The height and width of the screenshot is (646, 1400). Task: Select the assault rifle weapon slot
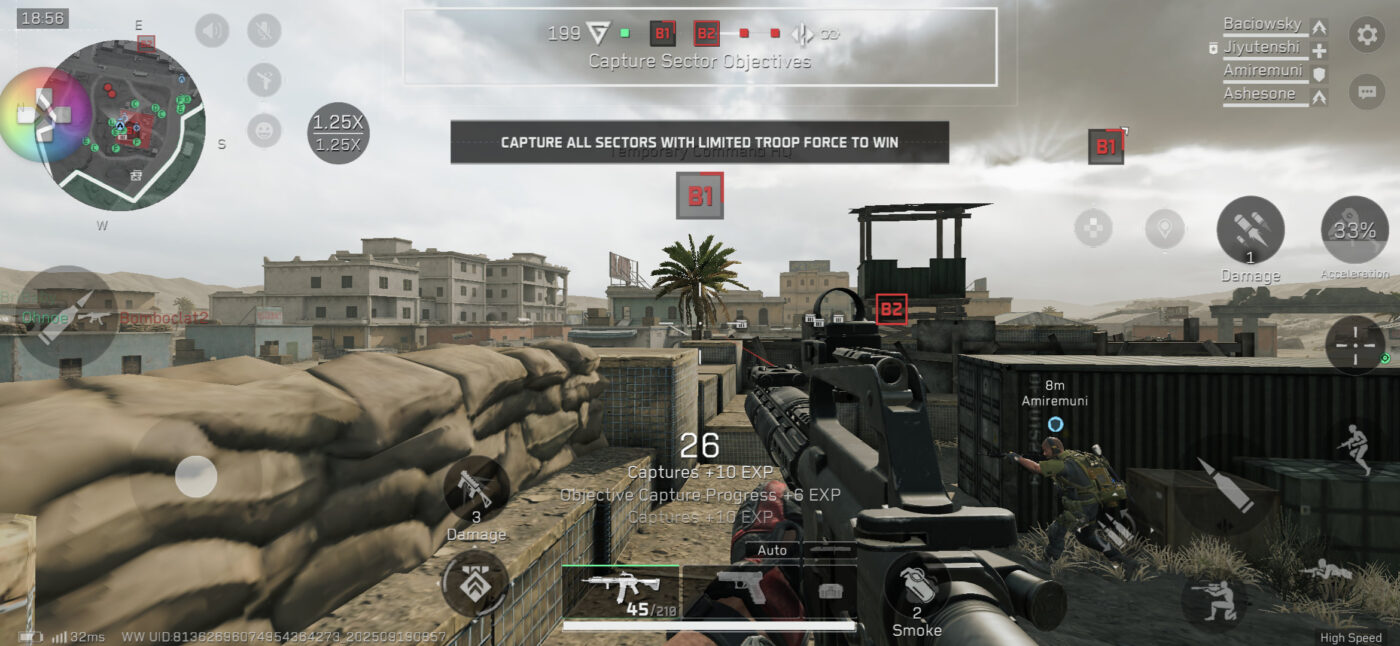[x=621, y=590]
